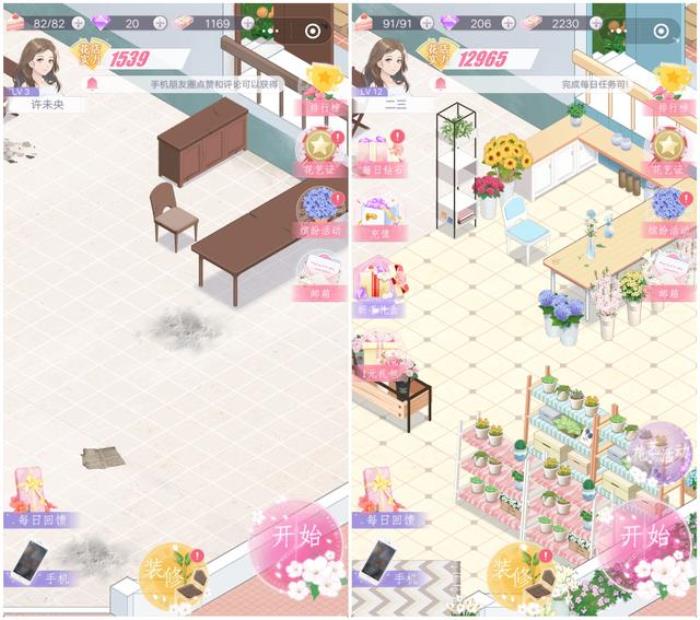Tap the round 花艺活动 event bubble
Screen dimensions: 700x620
click(664, 450)
